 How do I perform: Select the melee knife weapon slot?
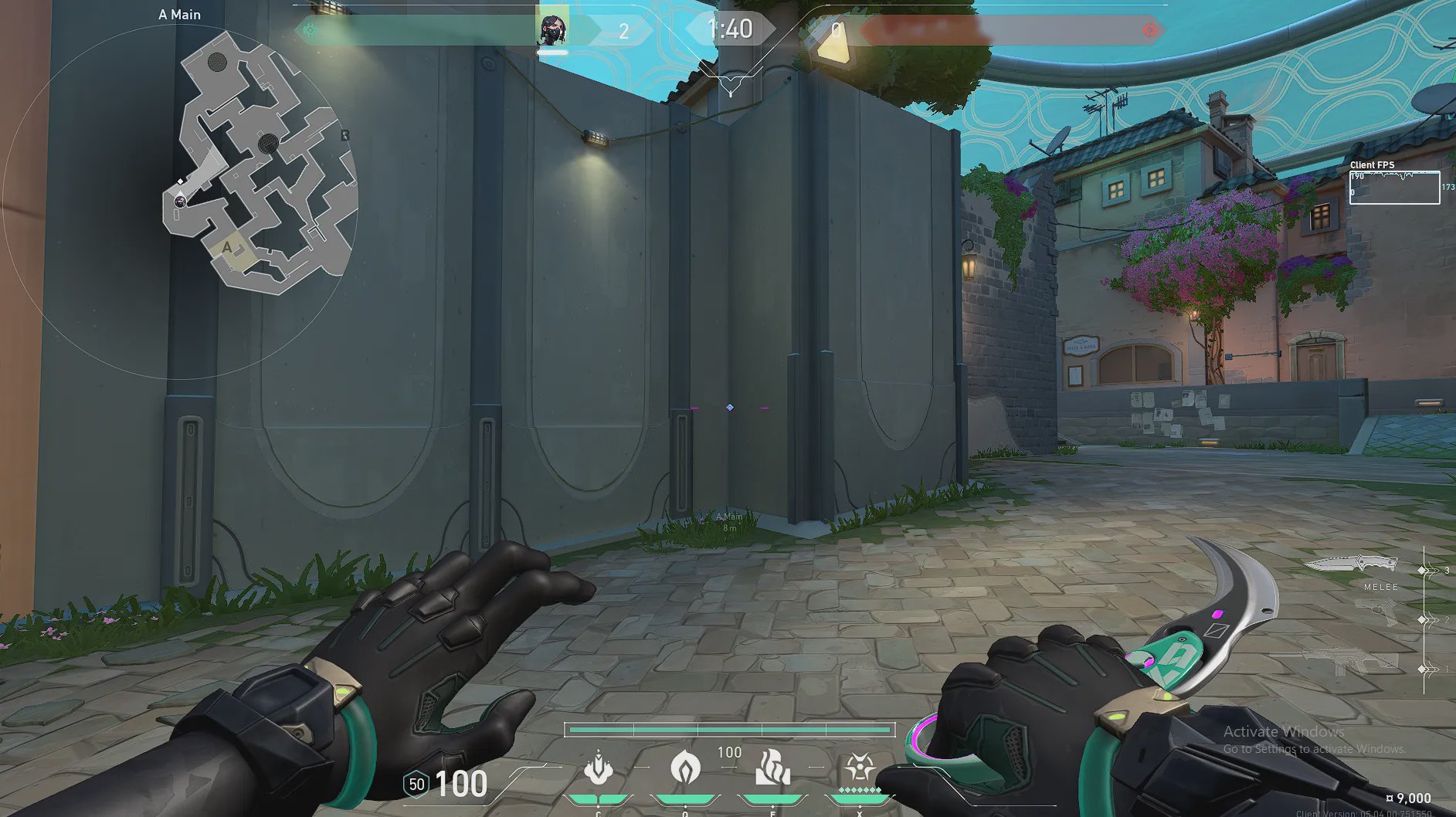click(1352, 565)
